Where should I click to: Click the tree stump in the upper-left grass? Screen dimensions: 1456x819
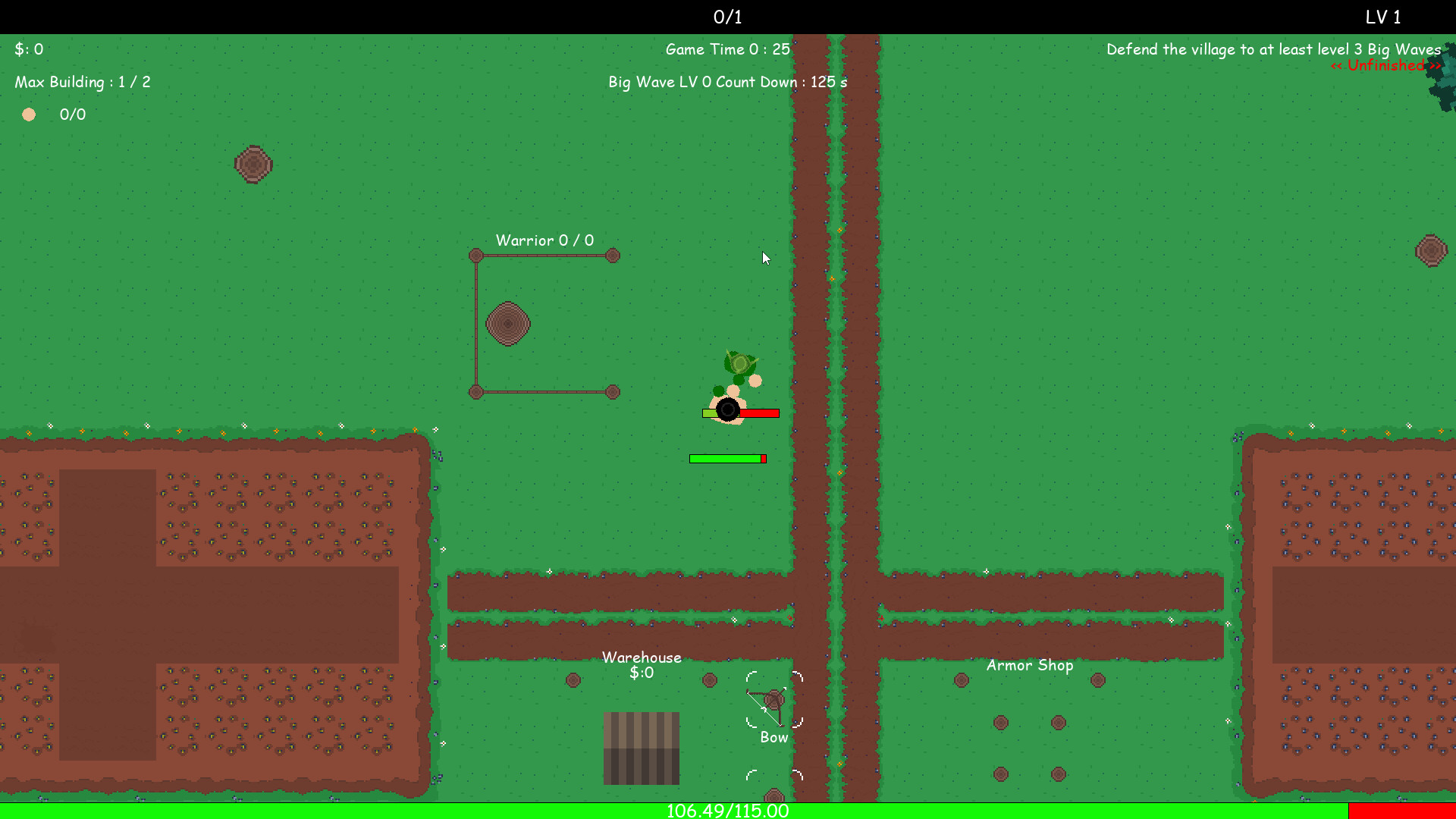pos(253,164)
